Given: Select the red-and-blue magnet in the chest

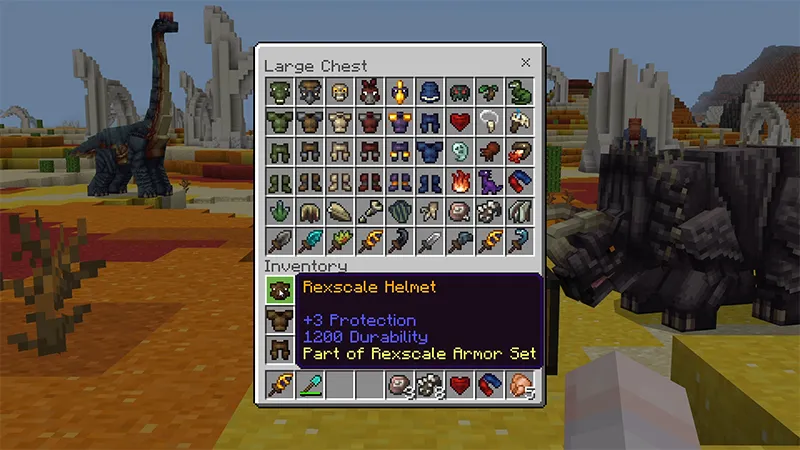Looking at the screenshot, I should coord(520,182).
